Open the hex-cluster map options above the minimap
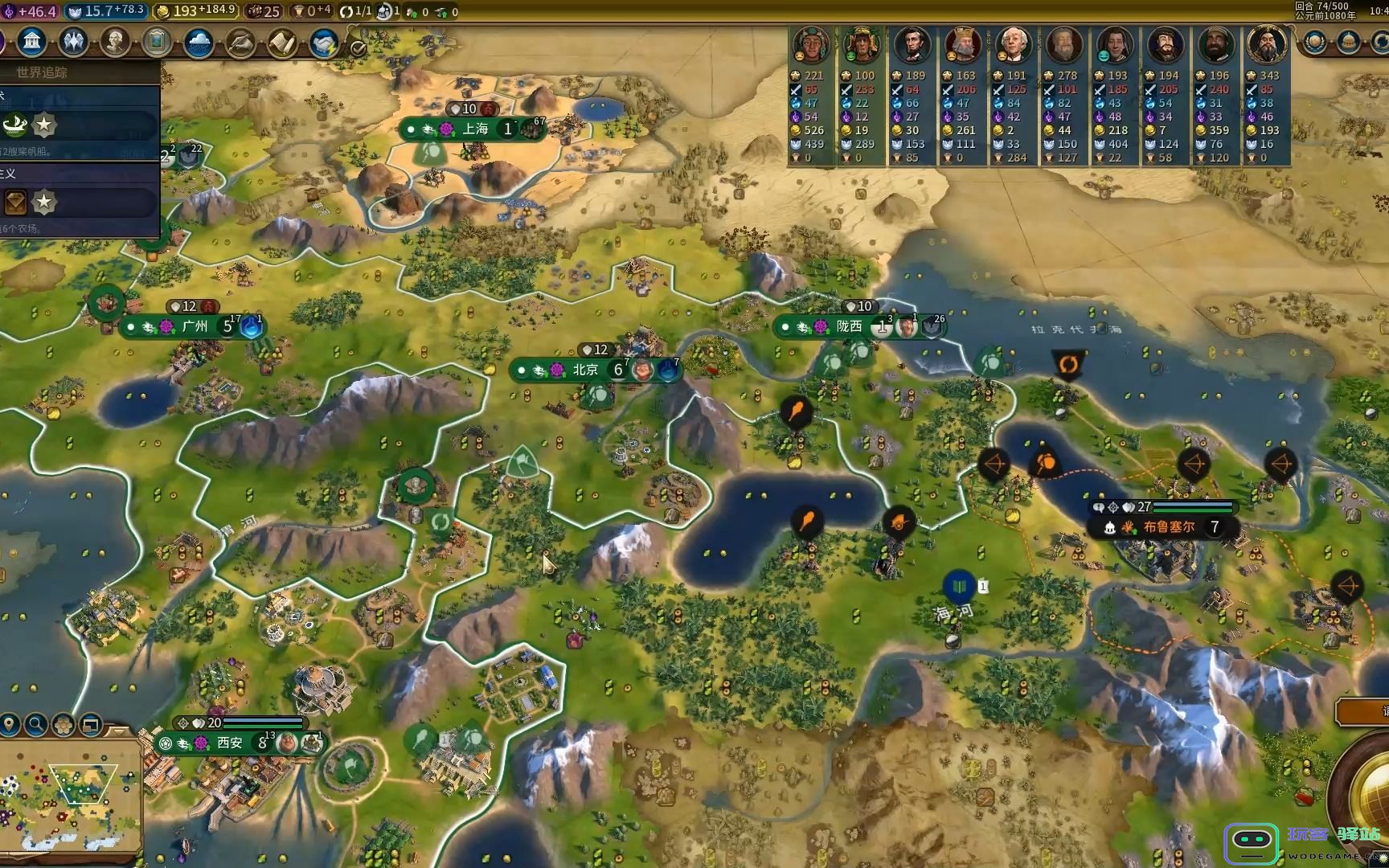 click(x=64, y=725)
